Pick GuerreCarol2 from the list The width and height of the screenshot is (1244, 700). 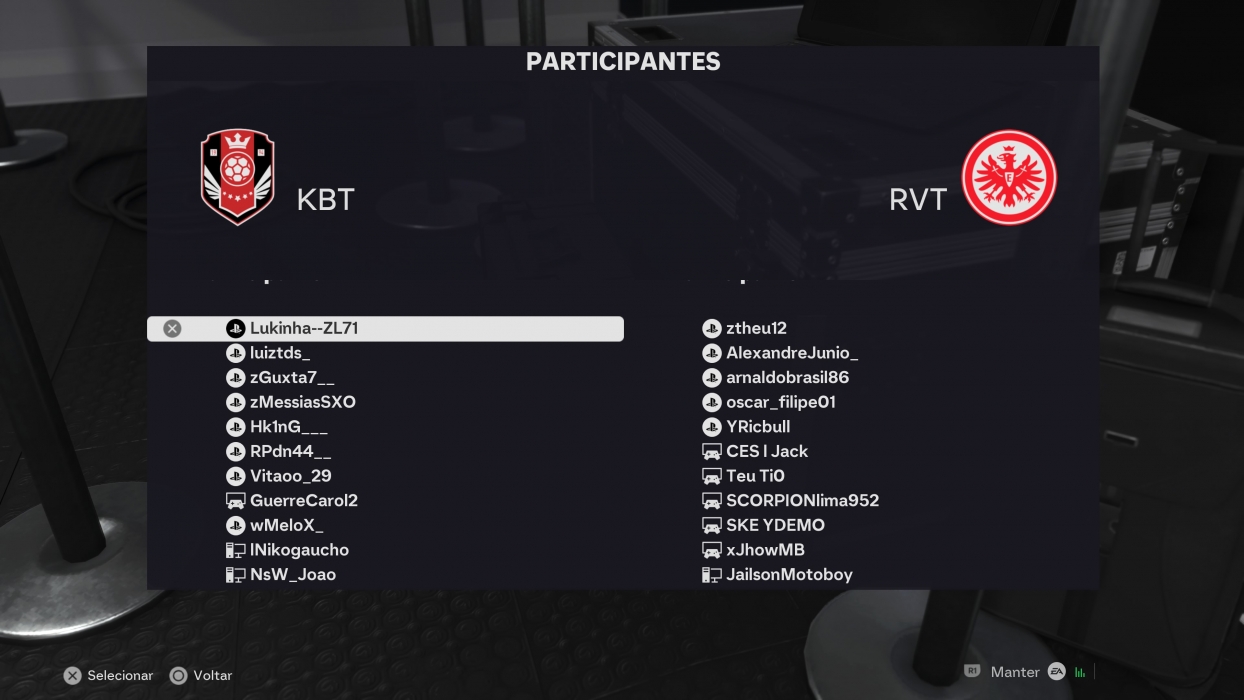point(303,500)
